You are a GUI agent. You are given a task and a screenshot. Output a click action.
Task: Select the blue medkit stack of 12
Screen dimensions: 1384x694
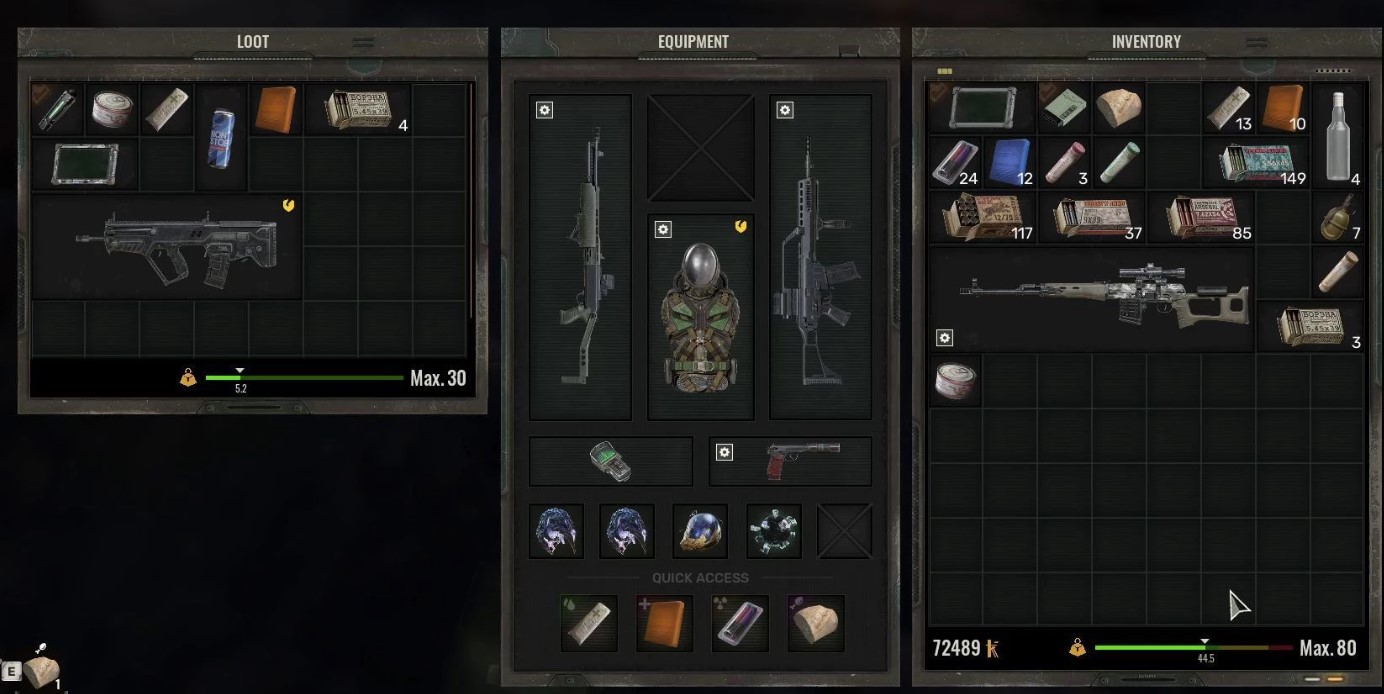point(1010,162)
